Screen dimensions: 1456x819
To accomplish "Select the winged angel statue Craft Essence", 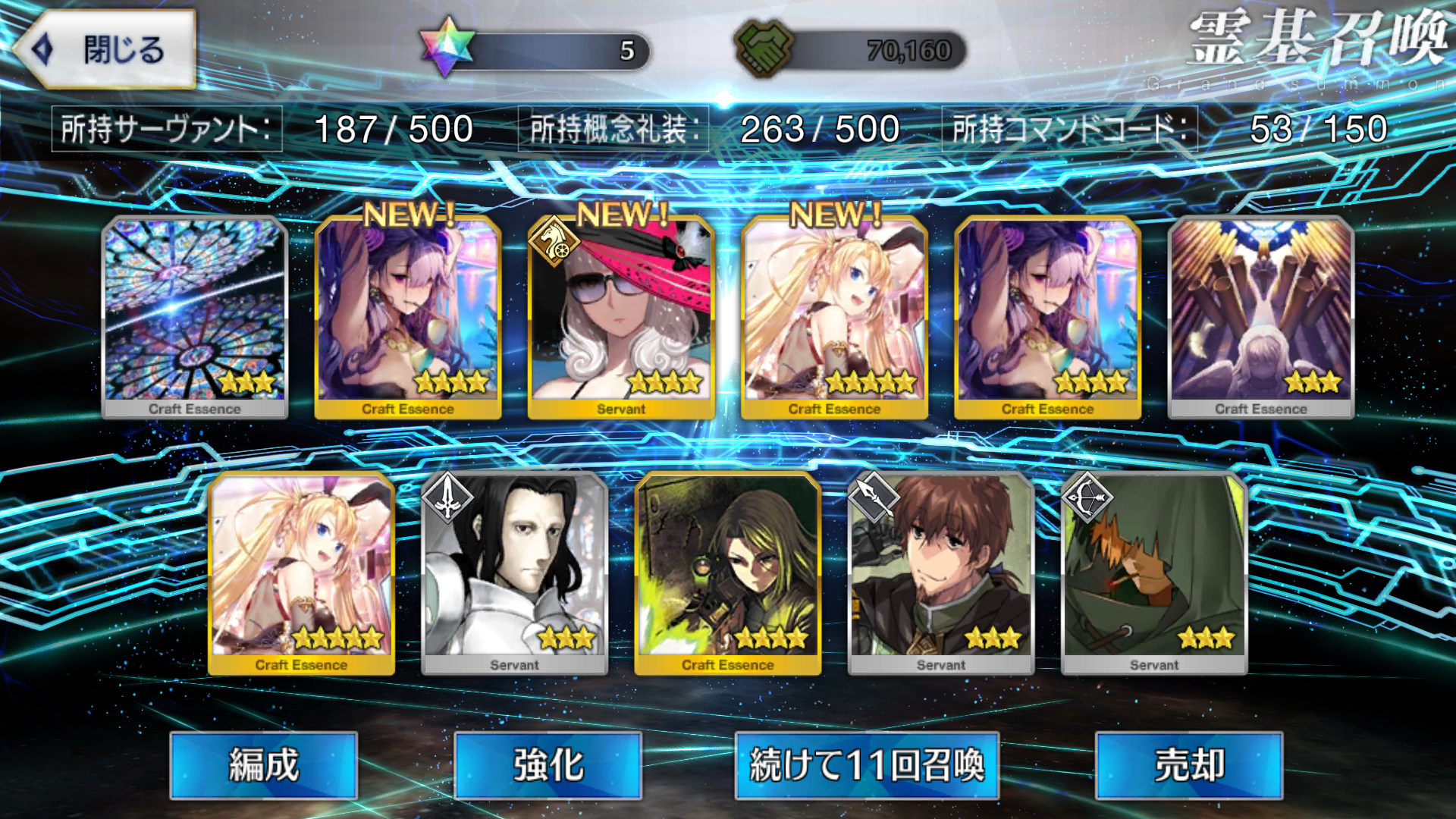I will 1261,317.
